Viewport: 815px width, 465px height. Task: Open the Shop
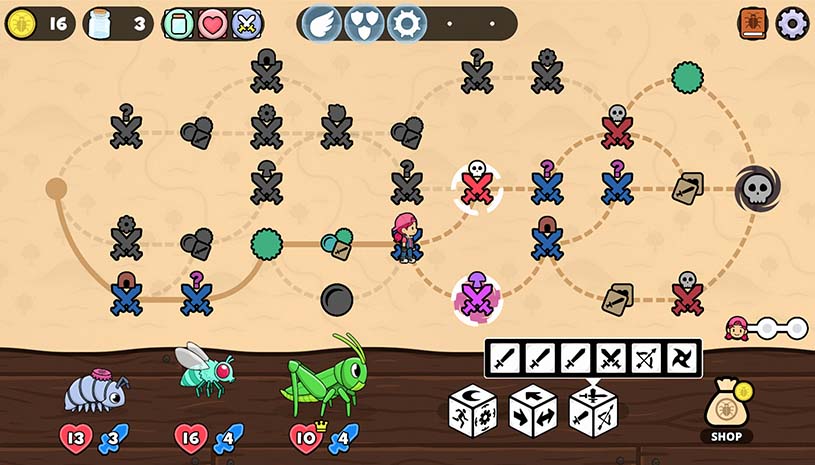pyautogui.click(x=727, y=412)
